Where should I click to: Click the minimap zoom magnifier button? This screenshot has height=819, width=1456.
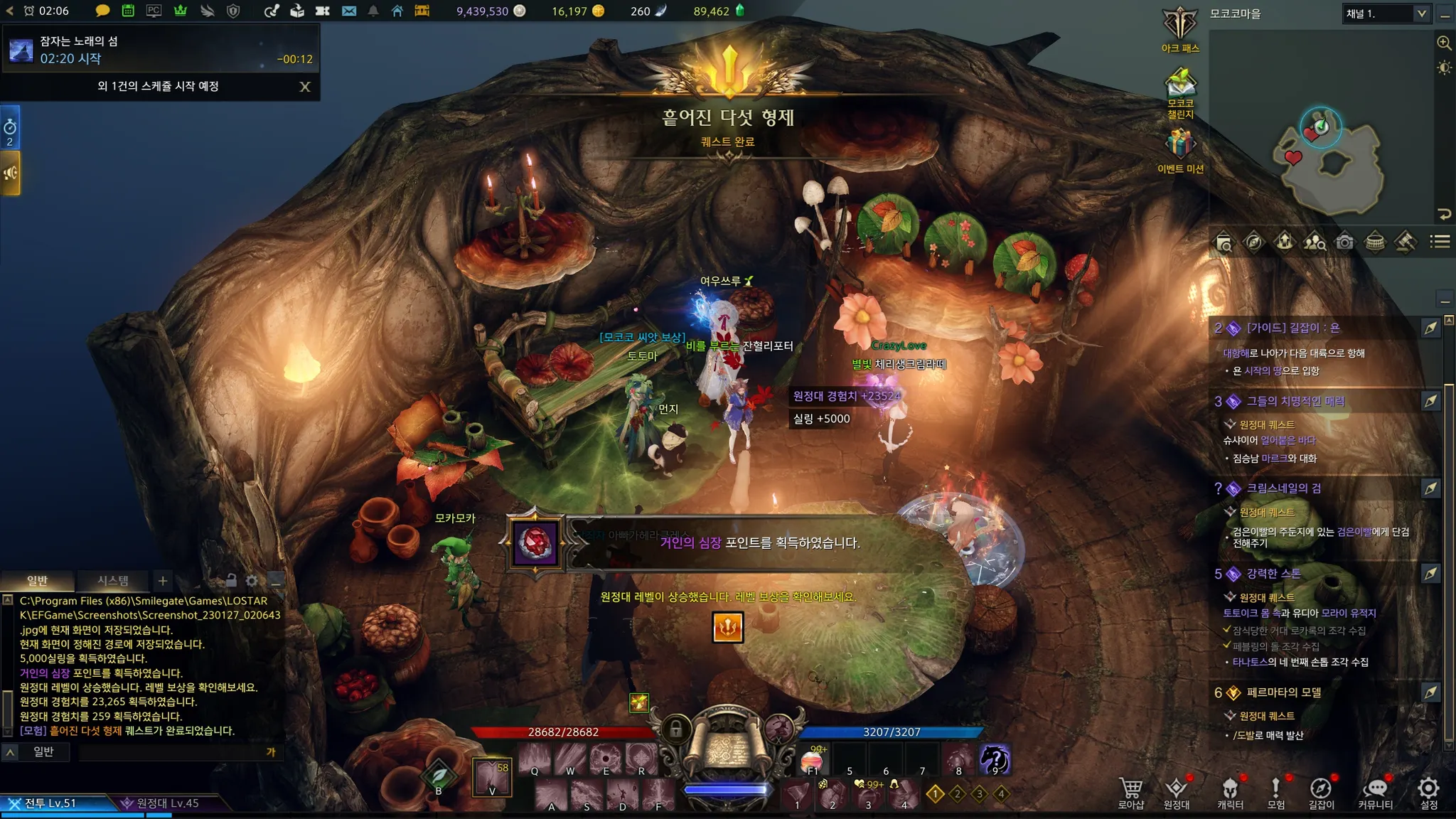pyautogui.click(x=1444, y=43)
